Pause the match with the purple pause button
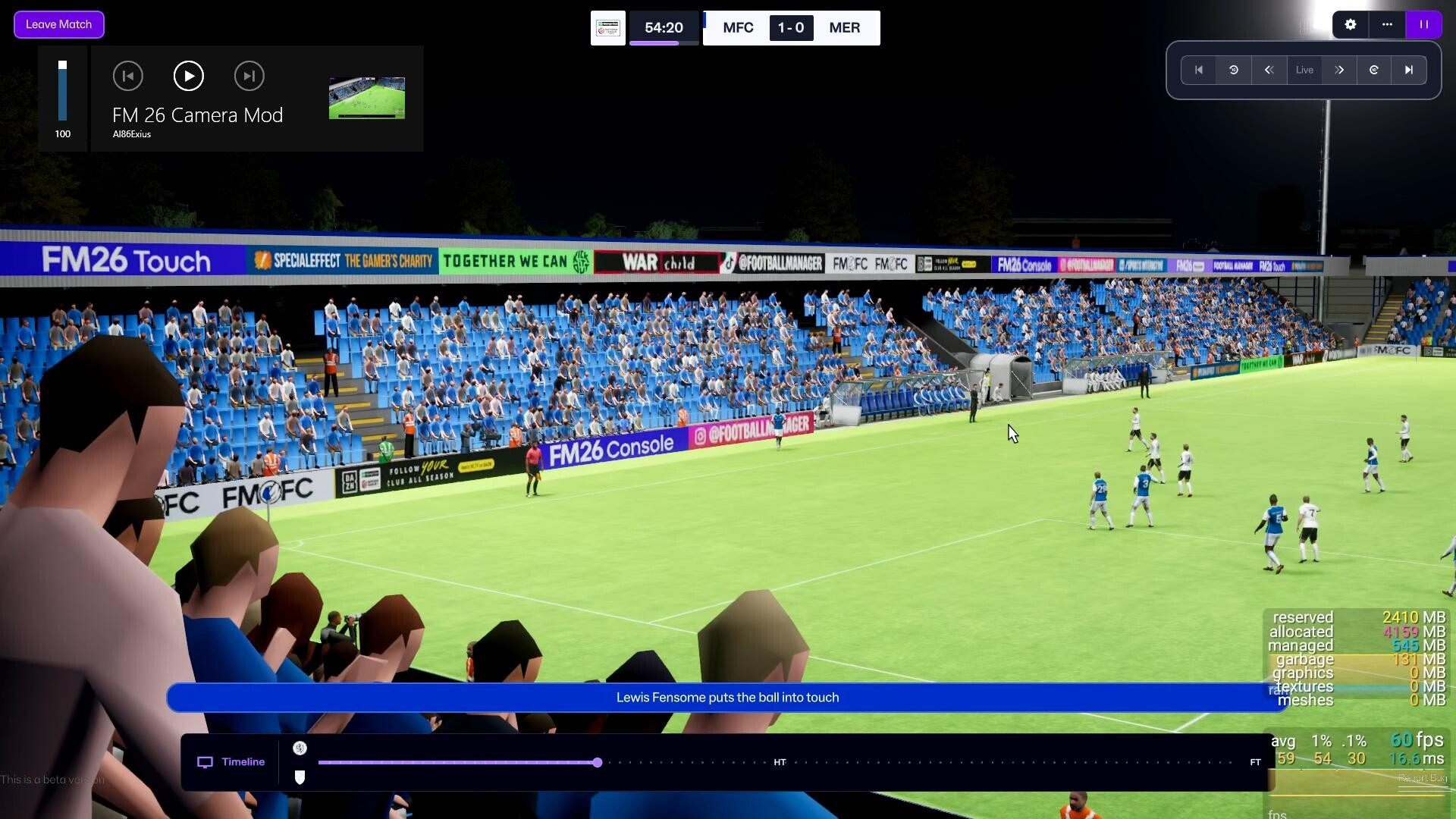 [1423, 24]
